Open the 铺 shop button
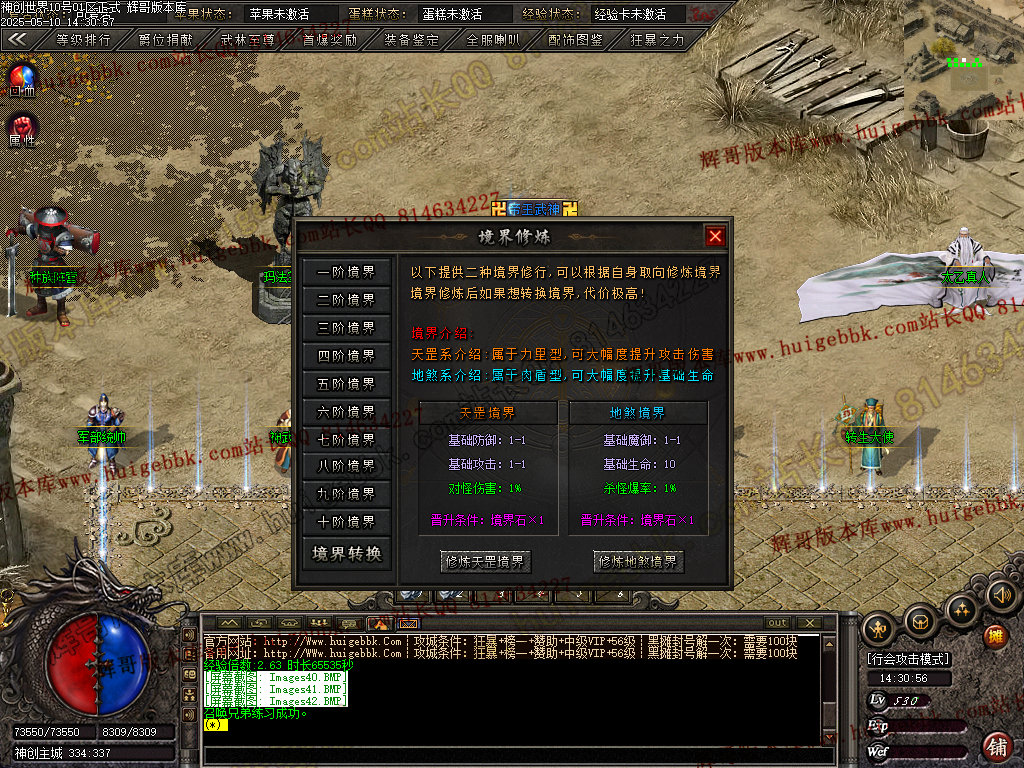This screenshot has height=768, width=1024. (x=996, y=745)
